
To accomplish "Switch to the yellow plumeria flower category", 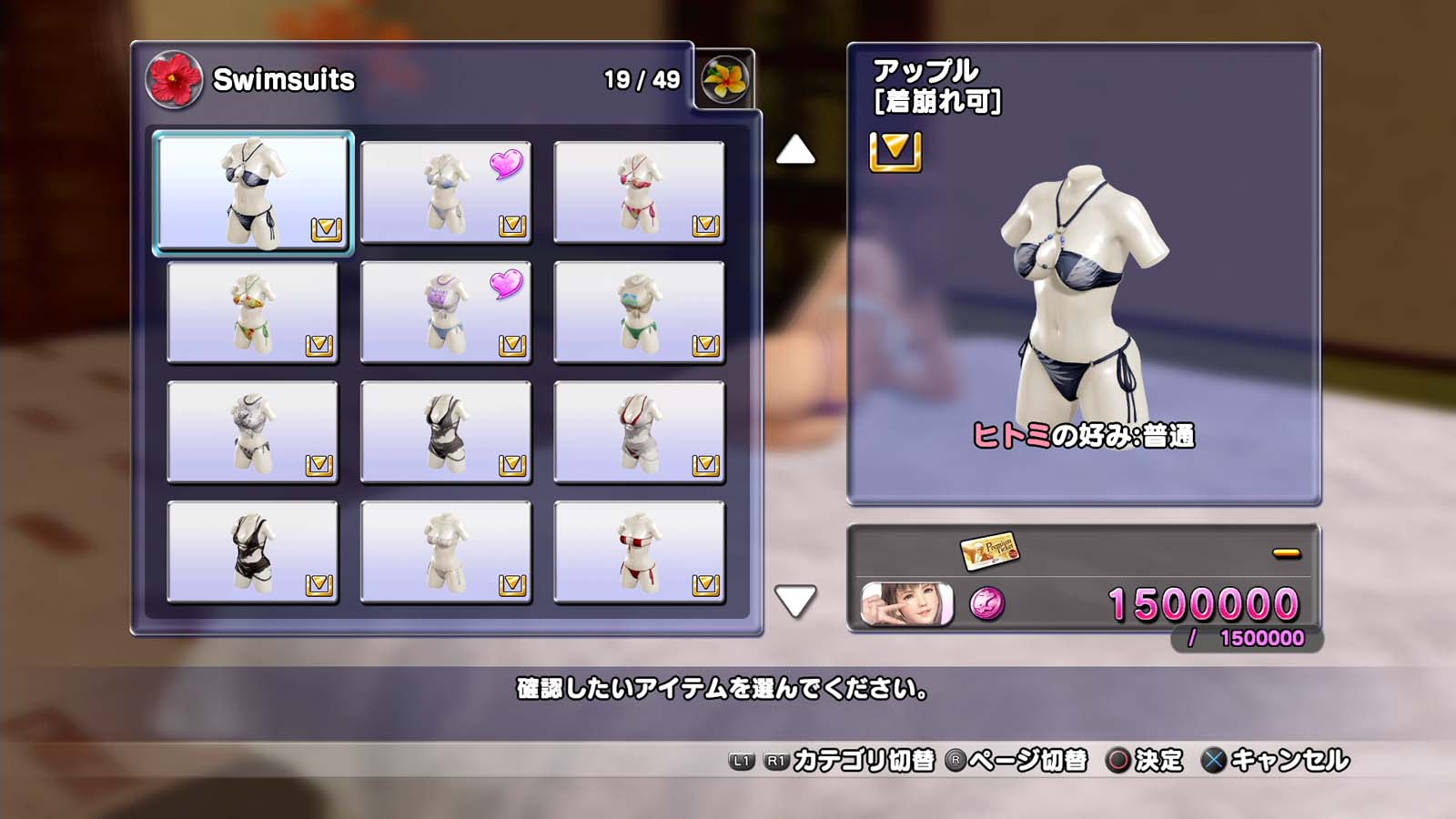I will 725,79.
